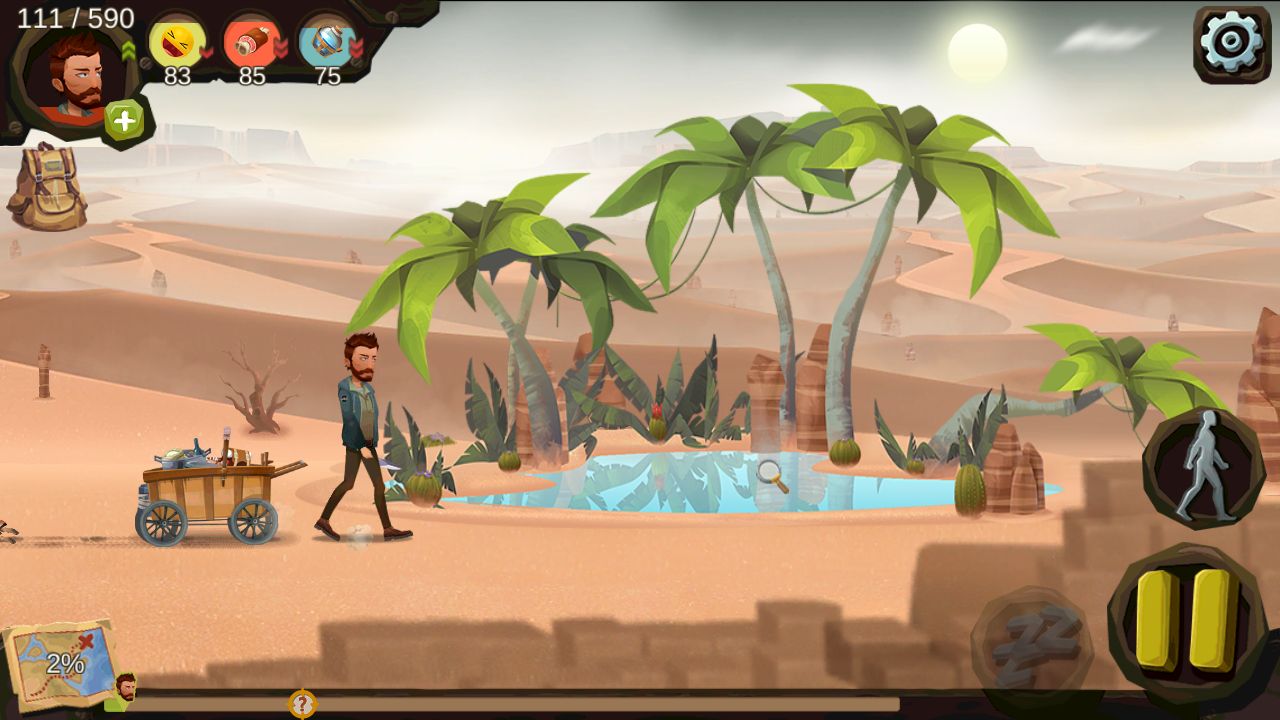
Task: Inspect the oasis with magnifying glass icon
Action: click(x=772, y=476)
